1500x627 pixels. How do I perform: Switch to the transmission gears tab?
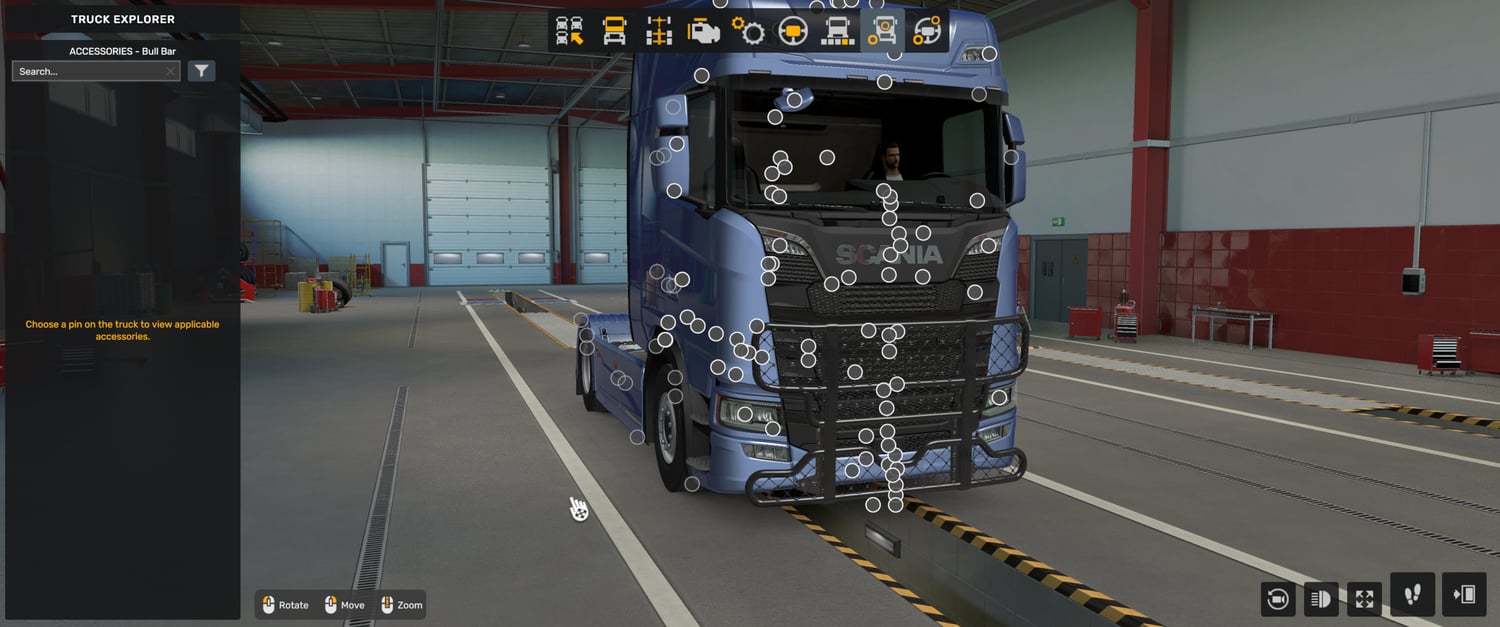748,32
